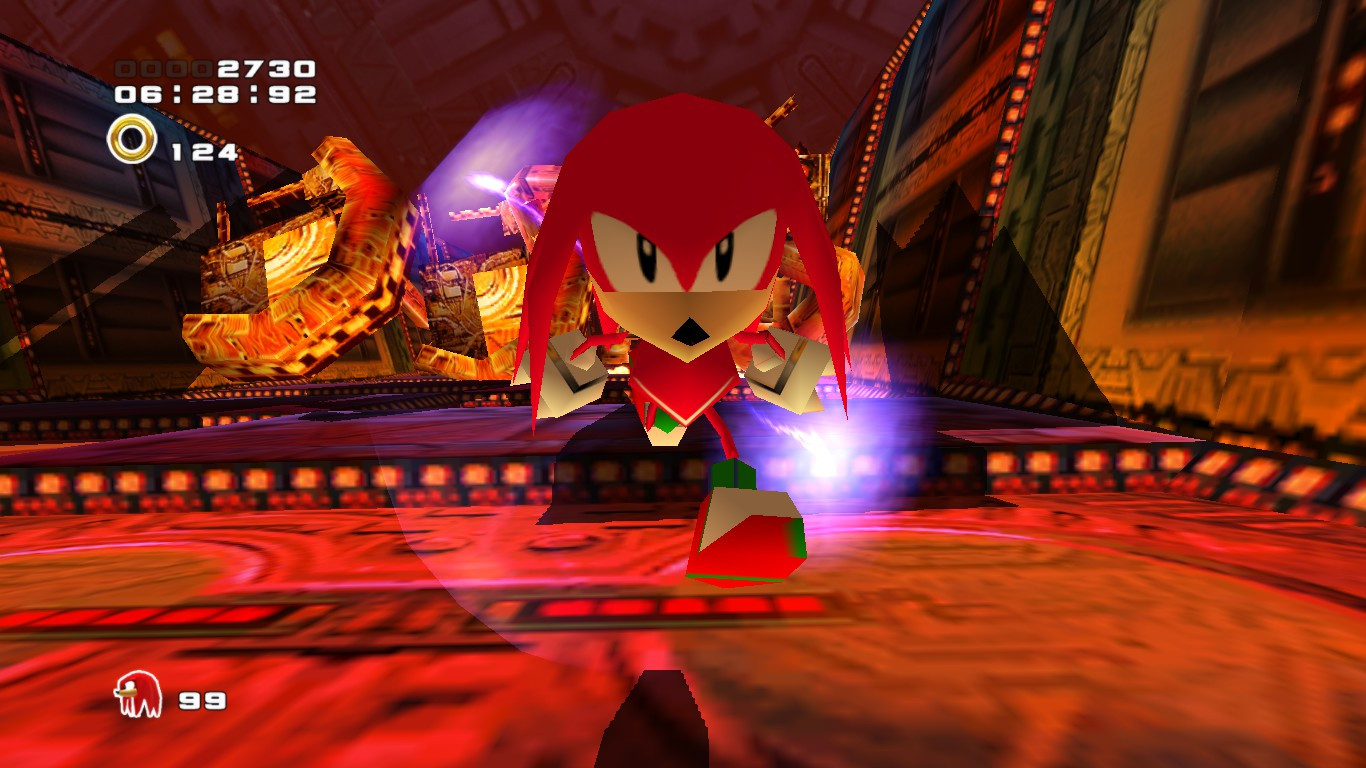Click Knuckles' red shoe with green stripe
Image resolution: width=1366 pixels, height=768 pixels.
click(750, 530)
